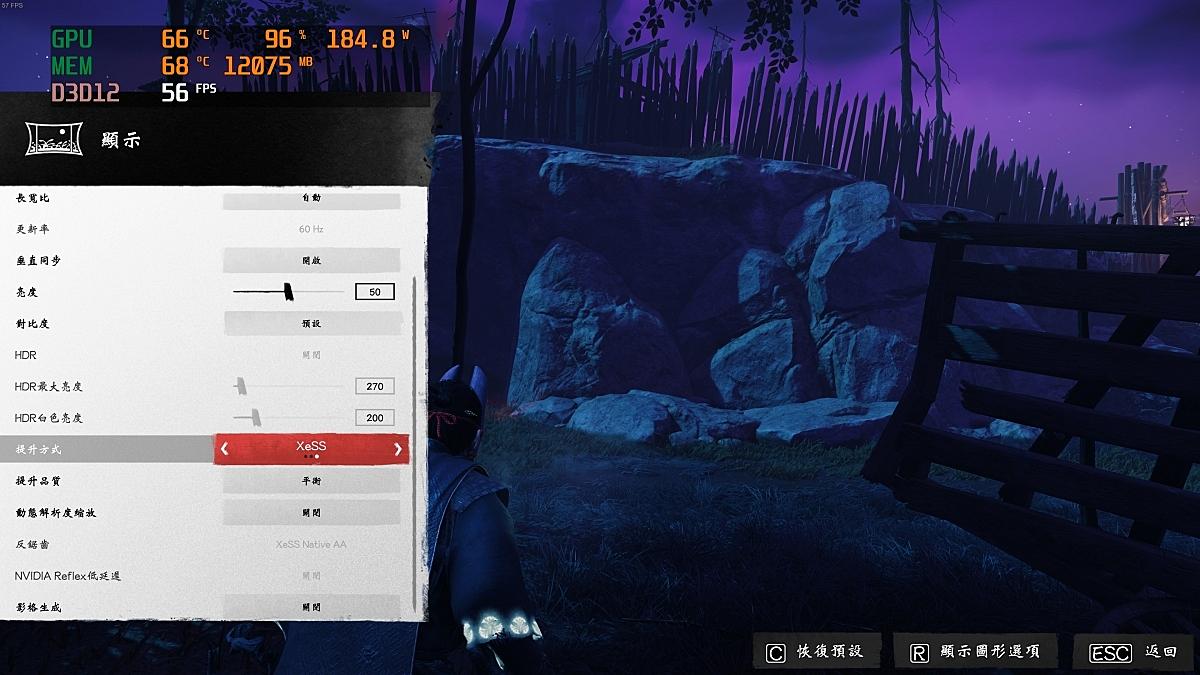Toggle 動態解析度縮放 dynamic resolution scaling
1200x675 pixels.
coord(311,513)
